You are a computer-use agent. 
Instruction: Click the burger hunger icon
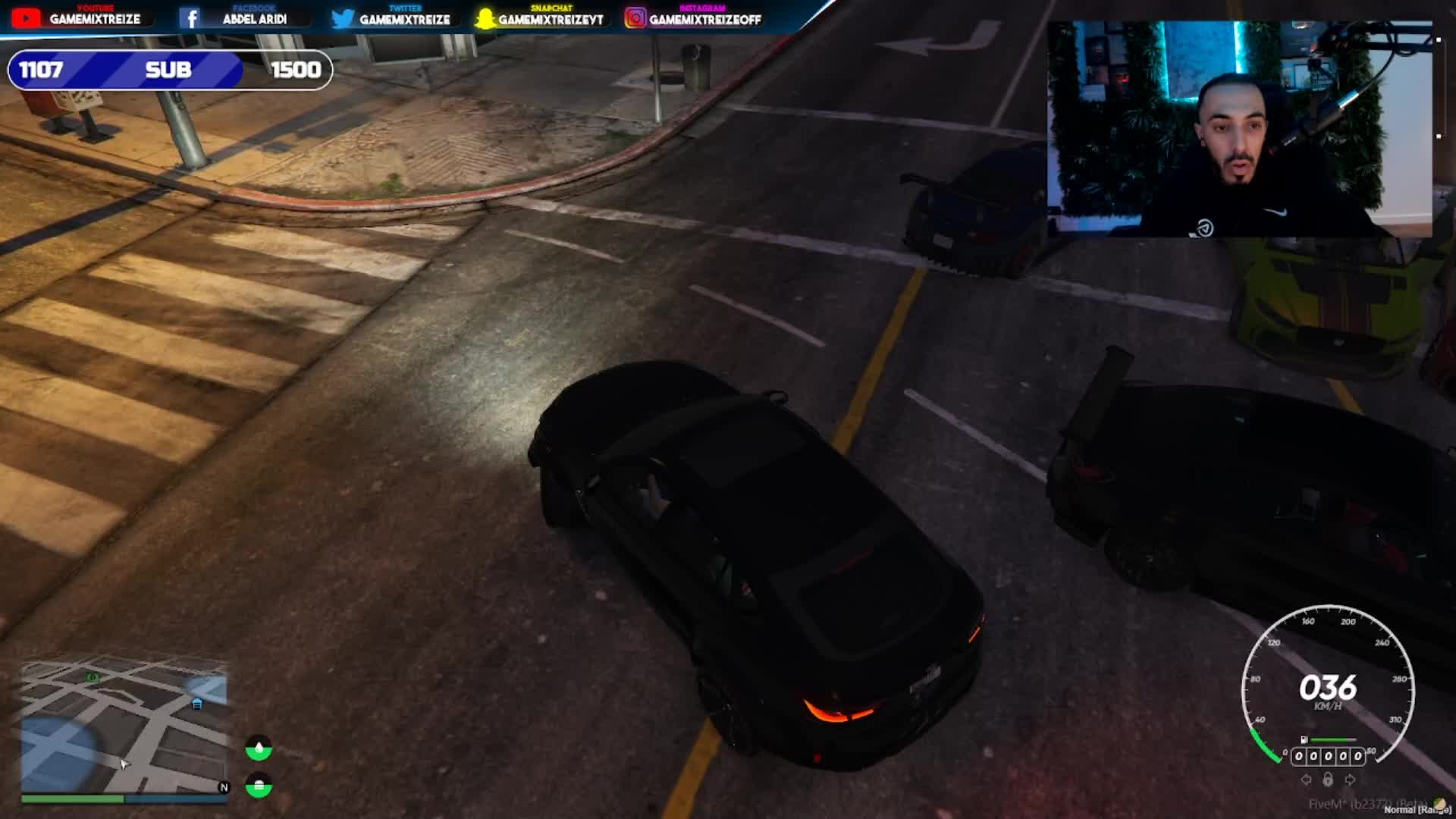click(259, 786)
